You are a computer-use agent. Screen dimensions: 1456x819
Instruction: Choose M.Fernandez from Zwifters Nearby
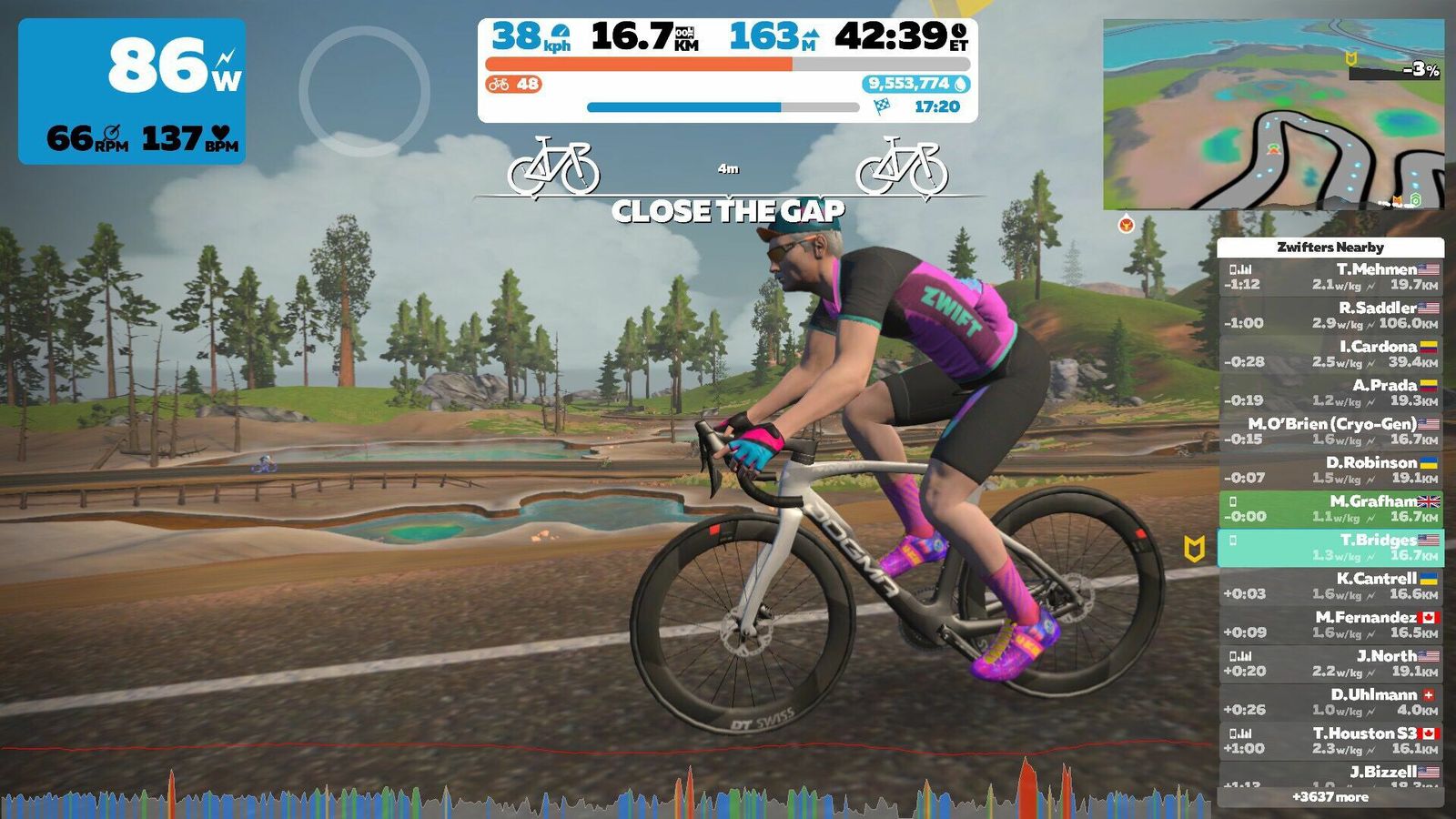pyautogui.click(x=1330, y=624)
